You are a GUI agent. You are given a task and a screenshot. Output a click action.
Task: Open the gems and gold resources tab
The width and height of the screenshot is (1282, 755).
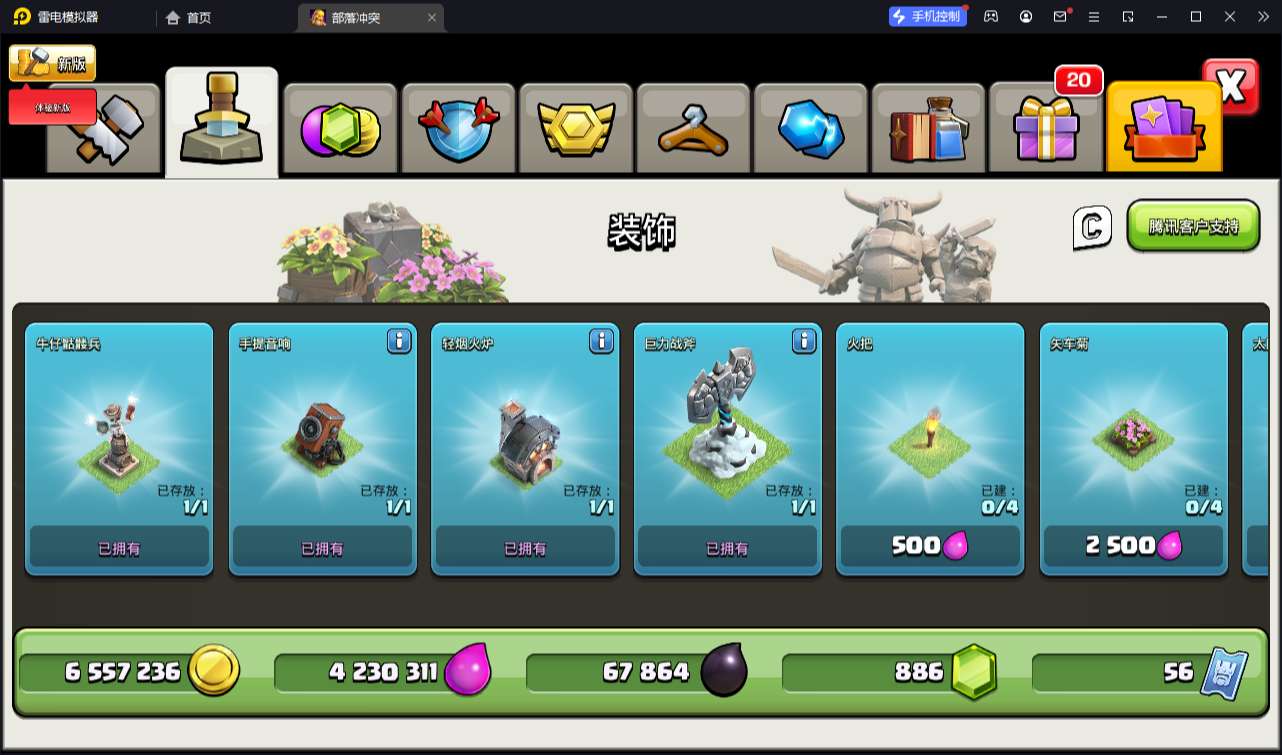(x=340, y=130)
